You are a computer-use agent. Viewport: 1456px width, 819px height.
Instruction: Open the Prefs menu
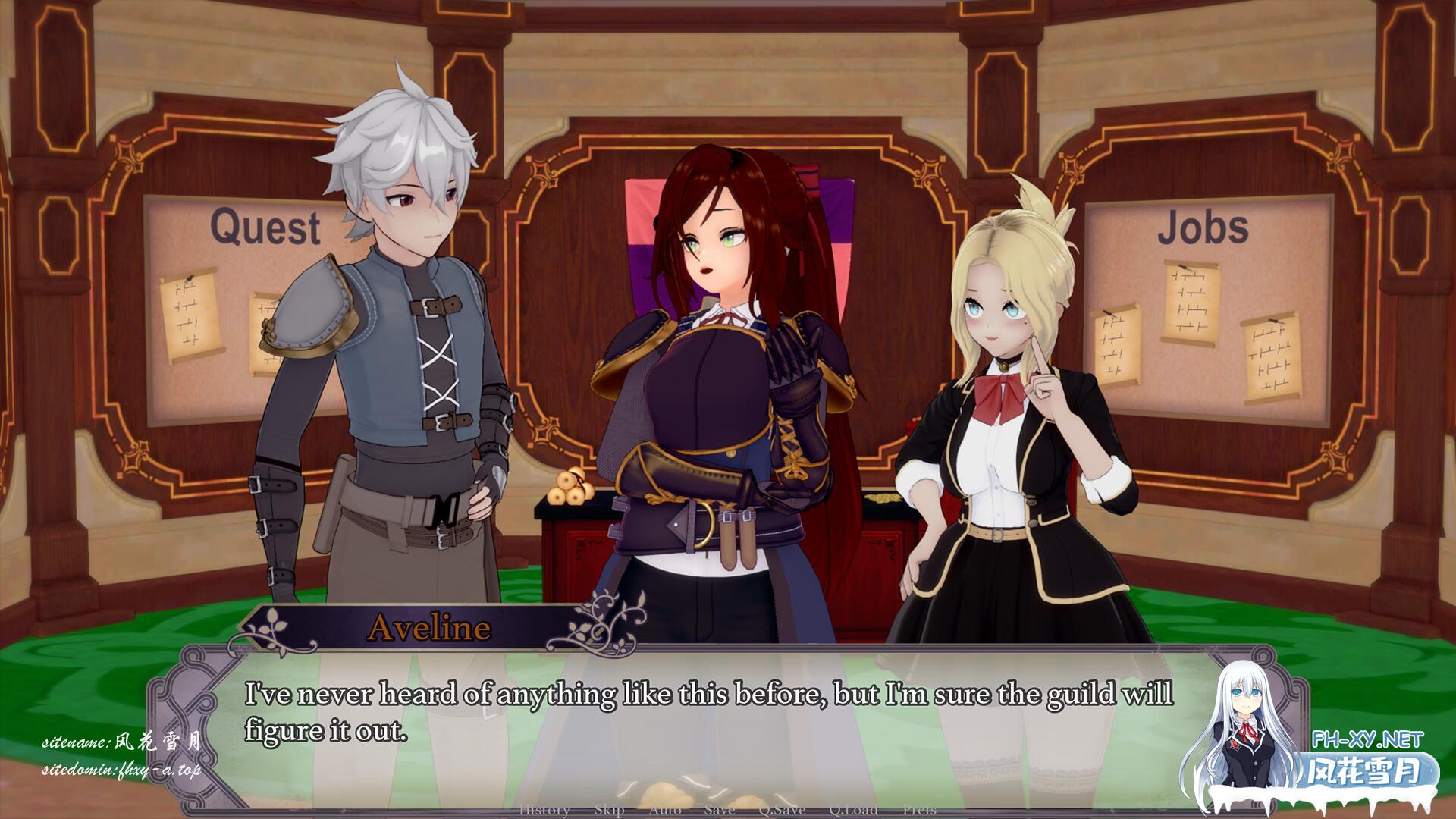[919, 810]
